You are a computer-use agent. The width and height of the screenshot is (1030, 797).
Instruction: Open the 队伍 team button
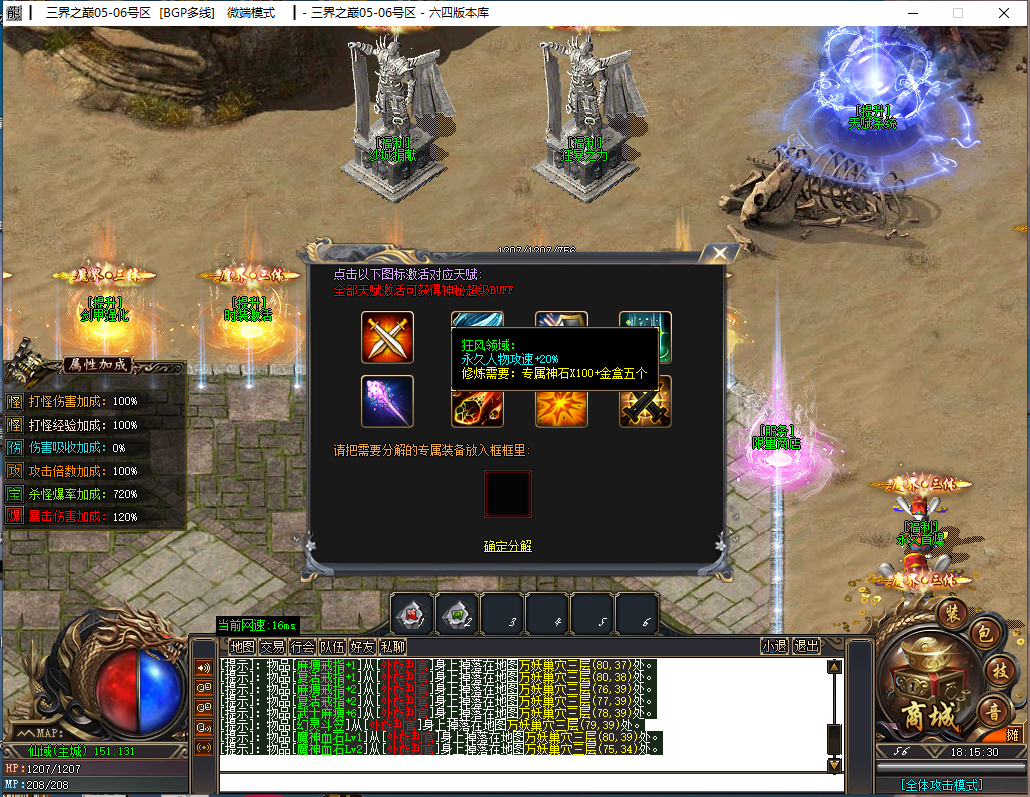click(x=332, y=646)
